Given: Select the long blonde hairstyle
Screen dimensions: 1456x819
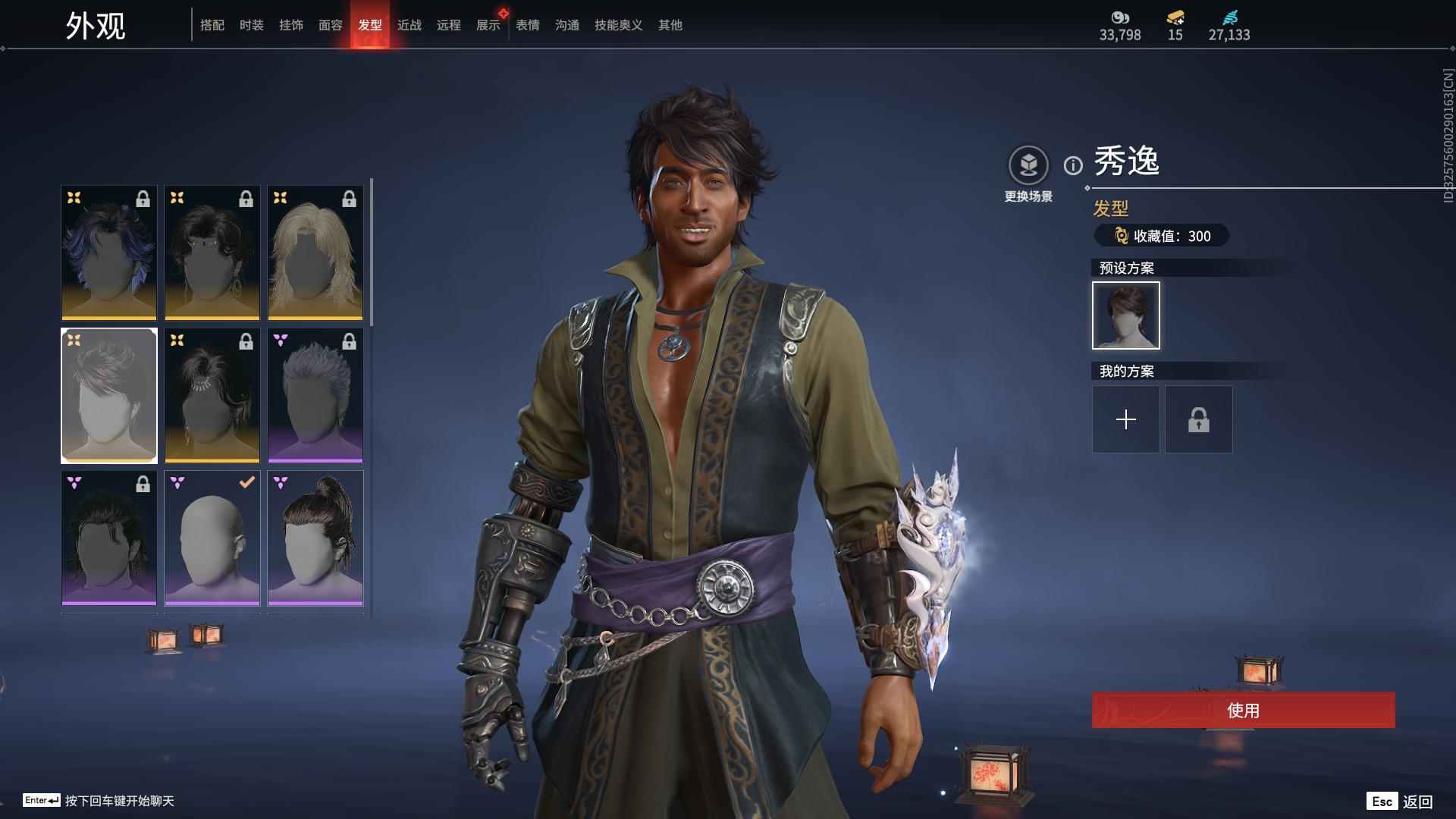Looking at the screenshot, I should (x=315, y=253).
